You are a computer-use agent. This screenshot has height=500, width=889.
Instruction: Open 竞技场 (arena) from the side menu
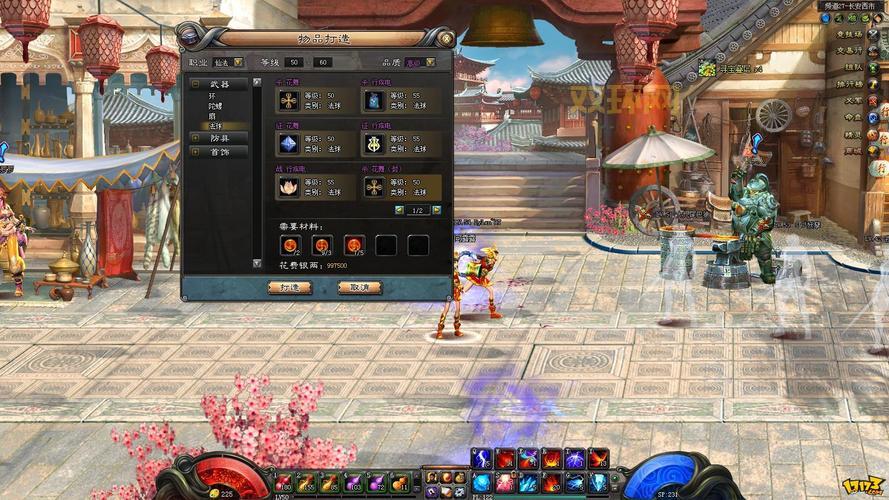click(x=851, y=33)
